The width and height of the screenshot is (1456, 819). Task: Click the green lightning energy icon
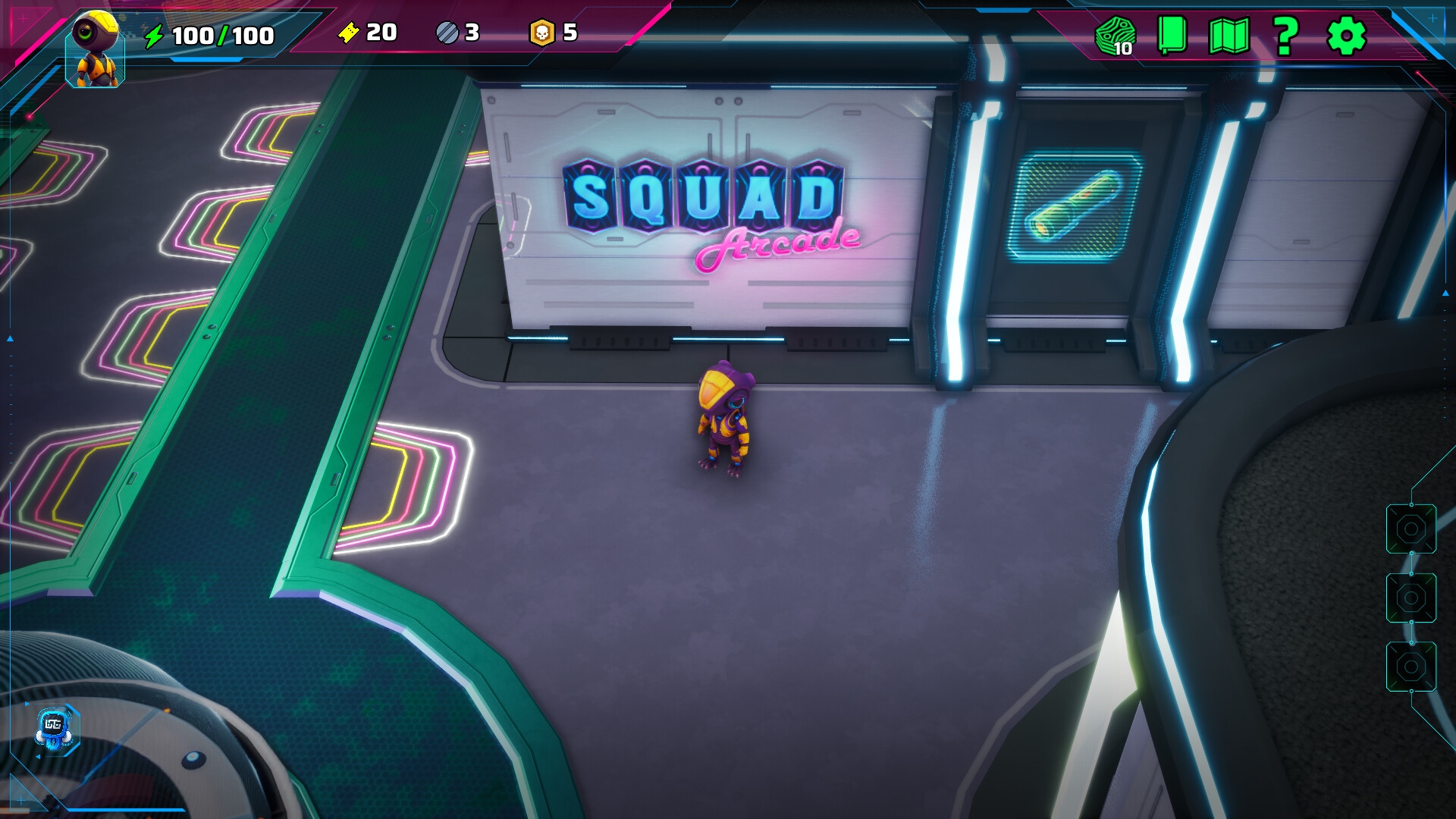pos(155,33)
